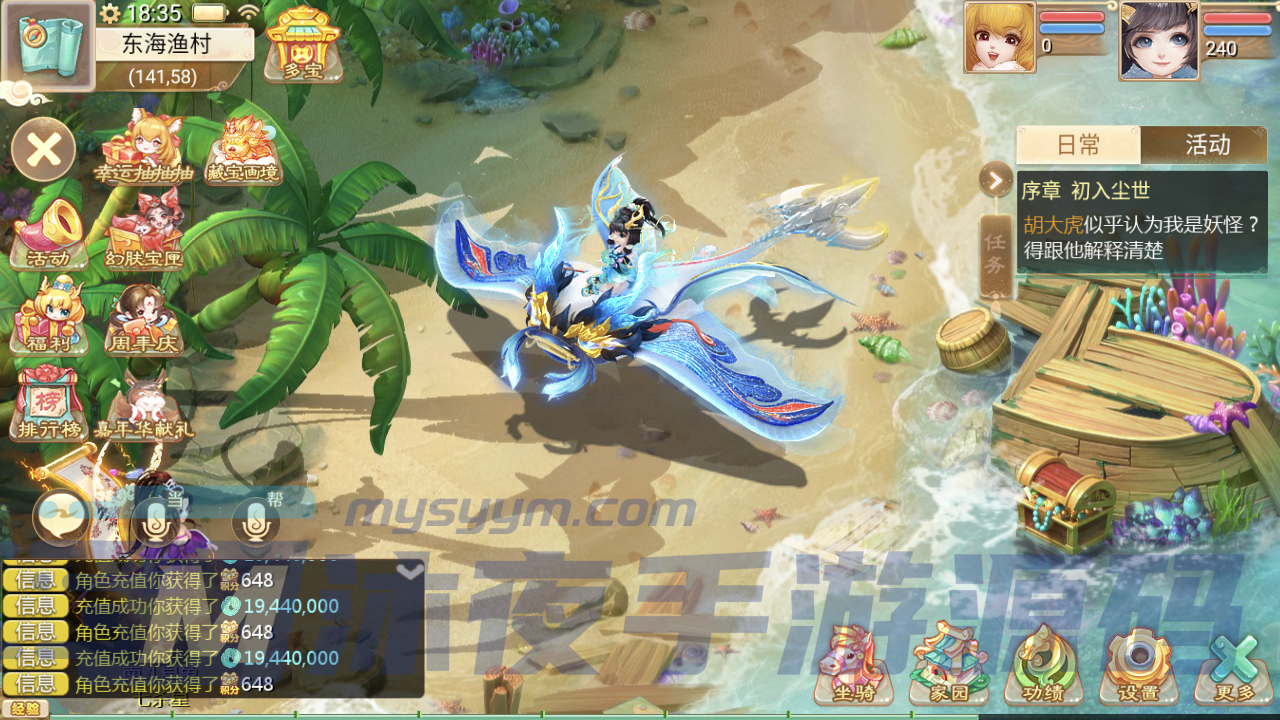This screenshot has width=1280, height=720.
Task: Switch to the 活动 tab
Action: 1206,145
